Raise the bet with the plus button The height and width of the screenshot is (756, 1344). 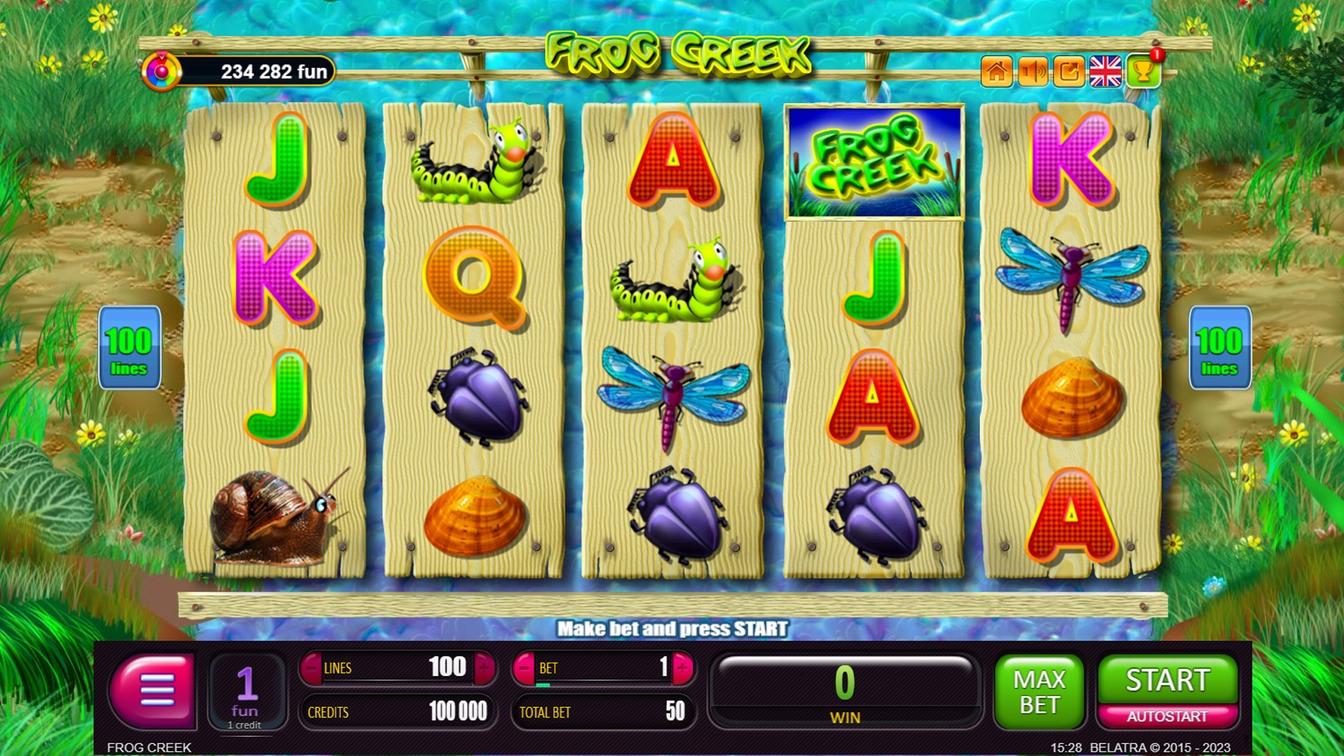[x=683, y=668]
